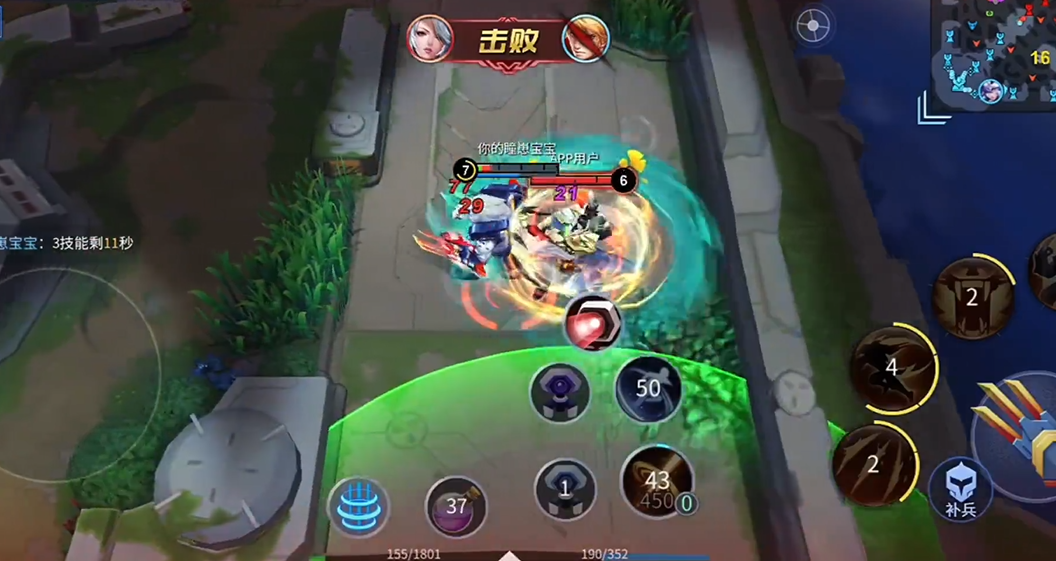Cast the claw-slash skill showing cooldown 2
The width and height of the screenshot is (1056, 561).
point(872,463)
